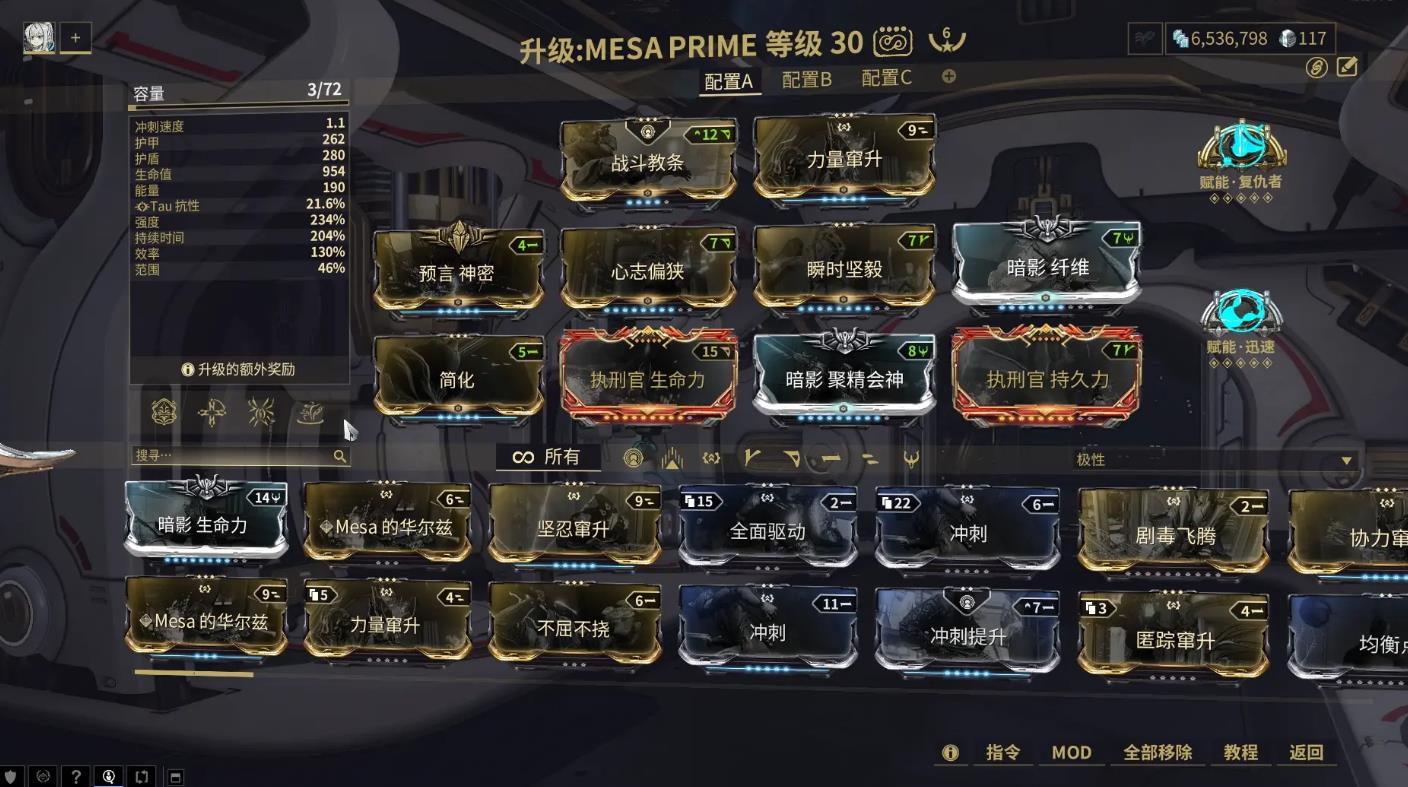This screenshot has height=787, width=1408.
Task: Add a new config with the plus tab
Action: click(947, 76)
